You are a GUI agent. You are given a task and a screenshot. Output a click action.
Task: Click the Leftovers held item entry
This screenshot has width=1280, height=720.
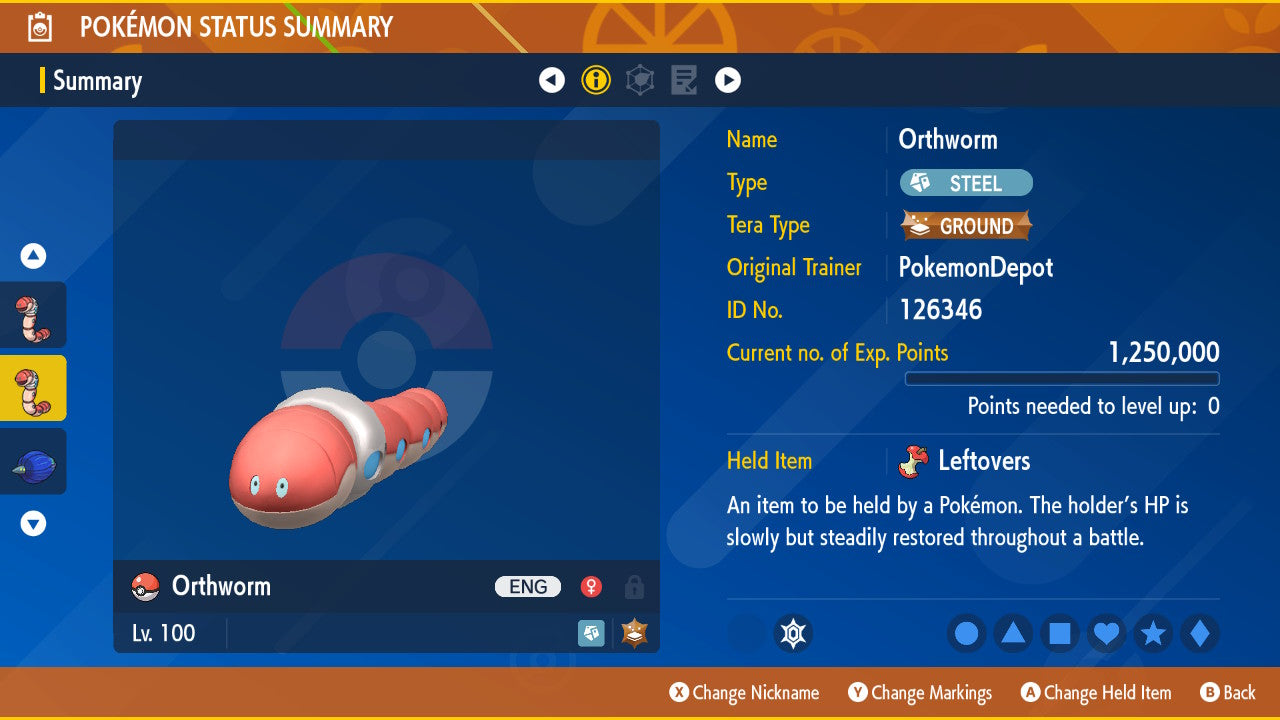pos(982,461)
